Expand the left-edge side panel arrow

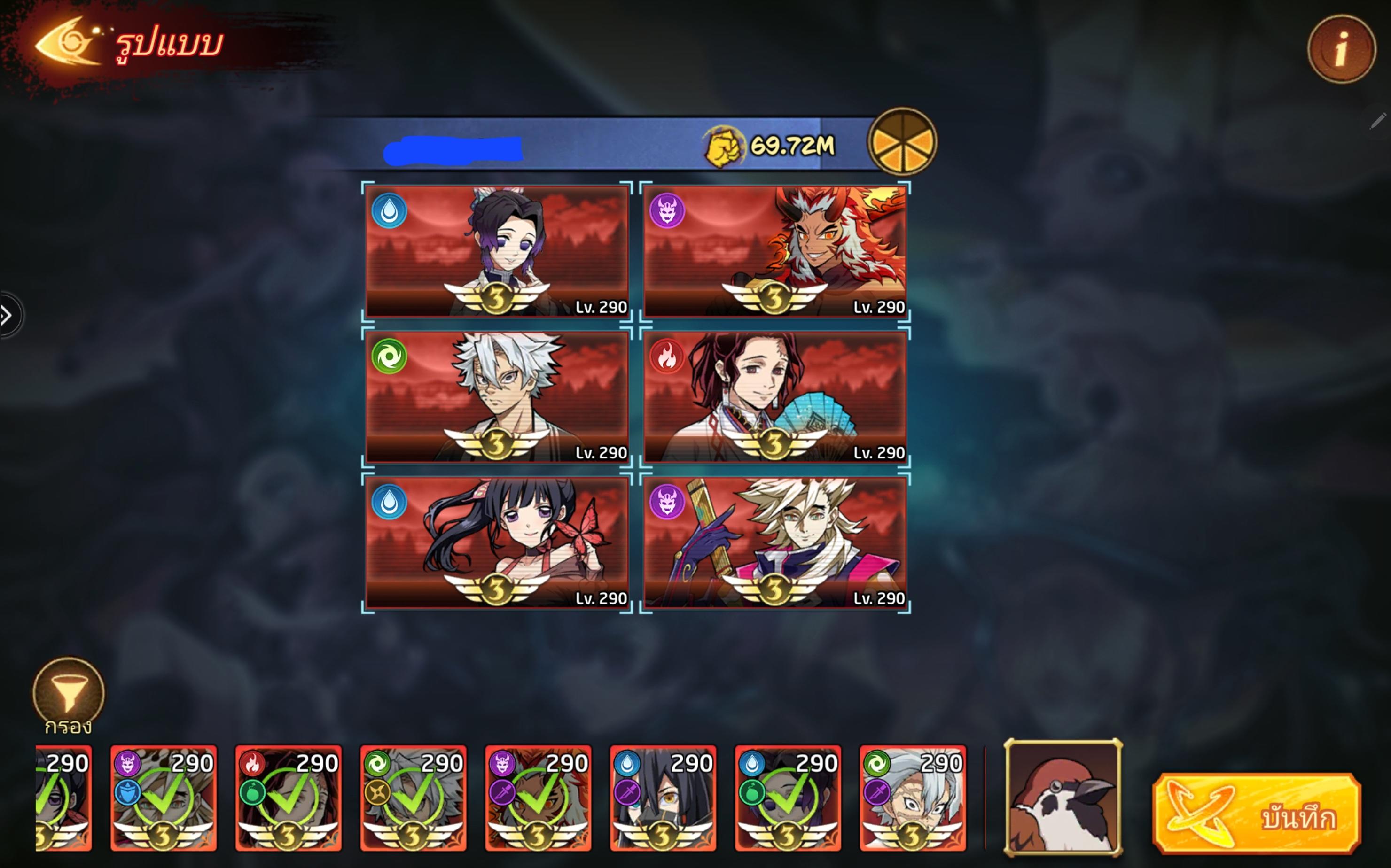7,314
